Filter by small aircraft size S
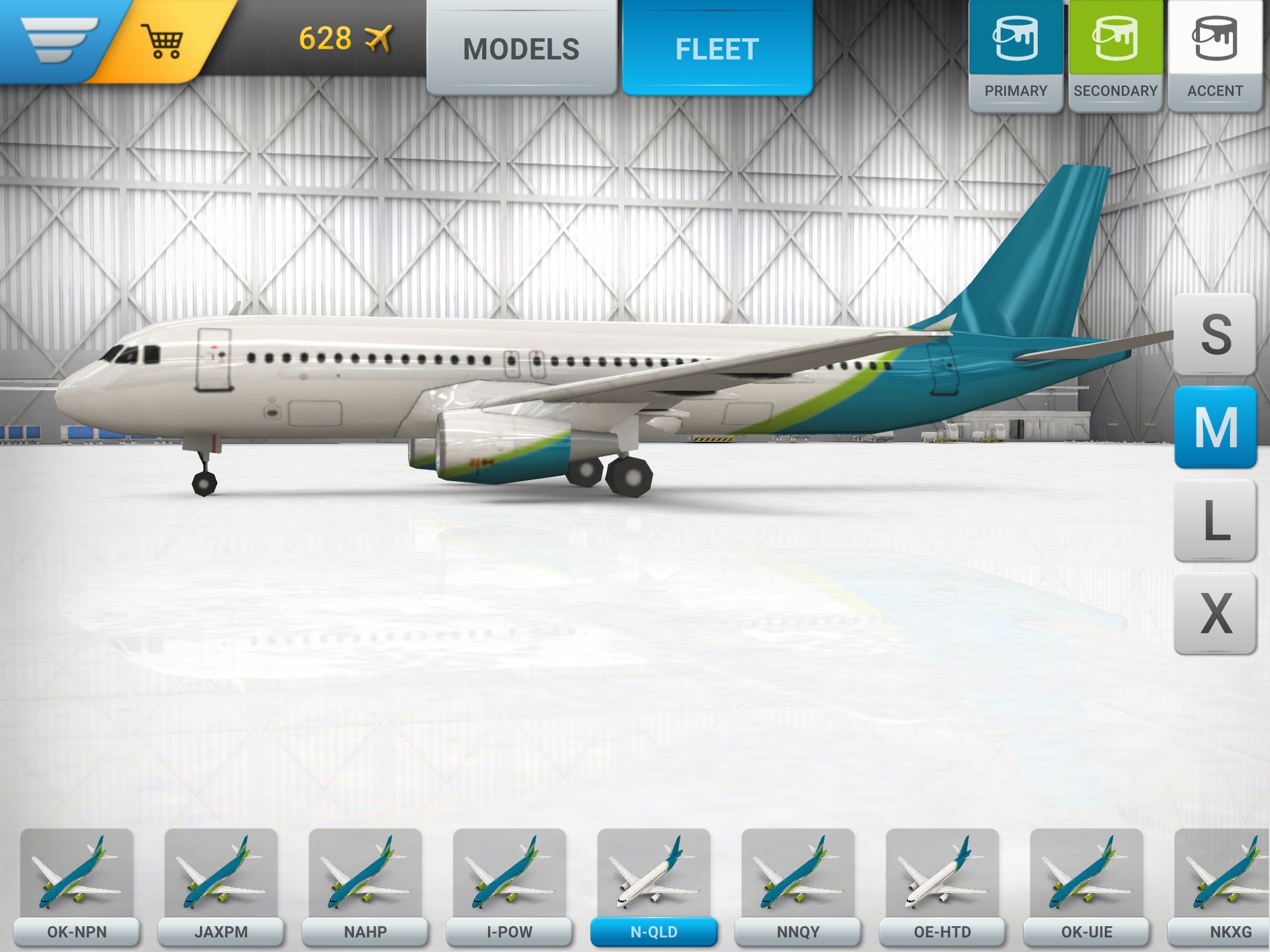 click(1215, 334)
